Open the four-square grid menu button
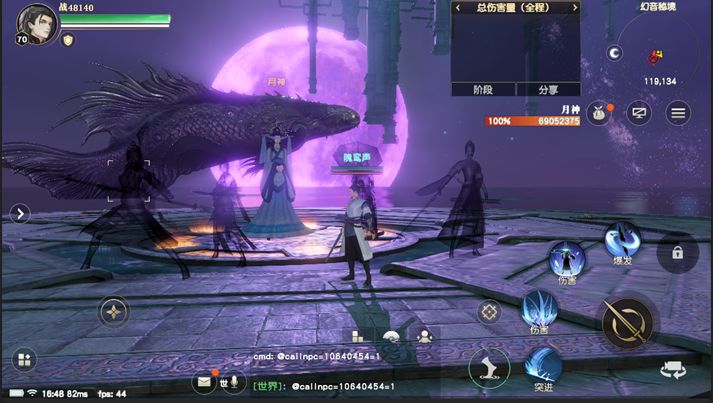 pyautogui.click(x=24, y=359)
